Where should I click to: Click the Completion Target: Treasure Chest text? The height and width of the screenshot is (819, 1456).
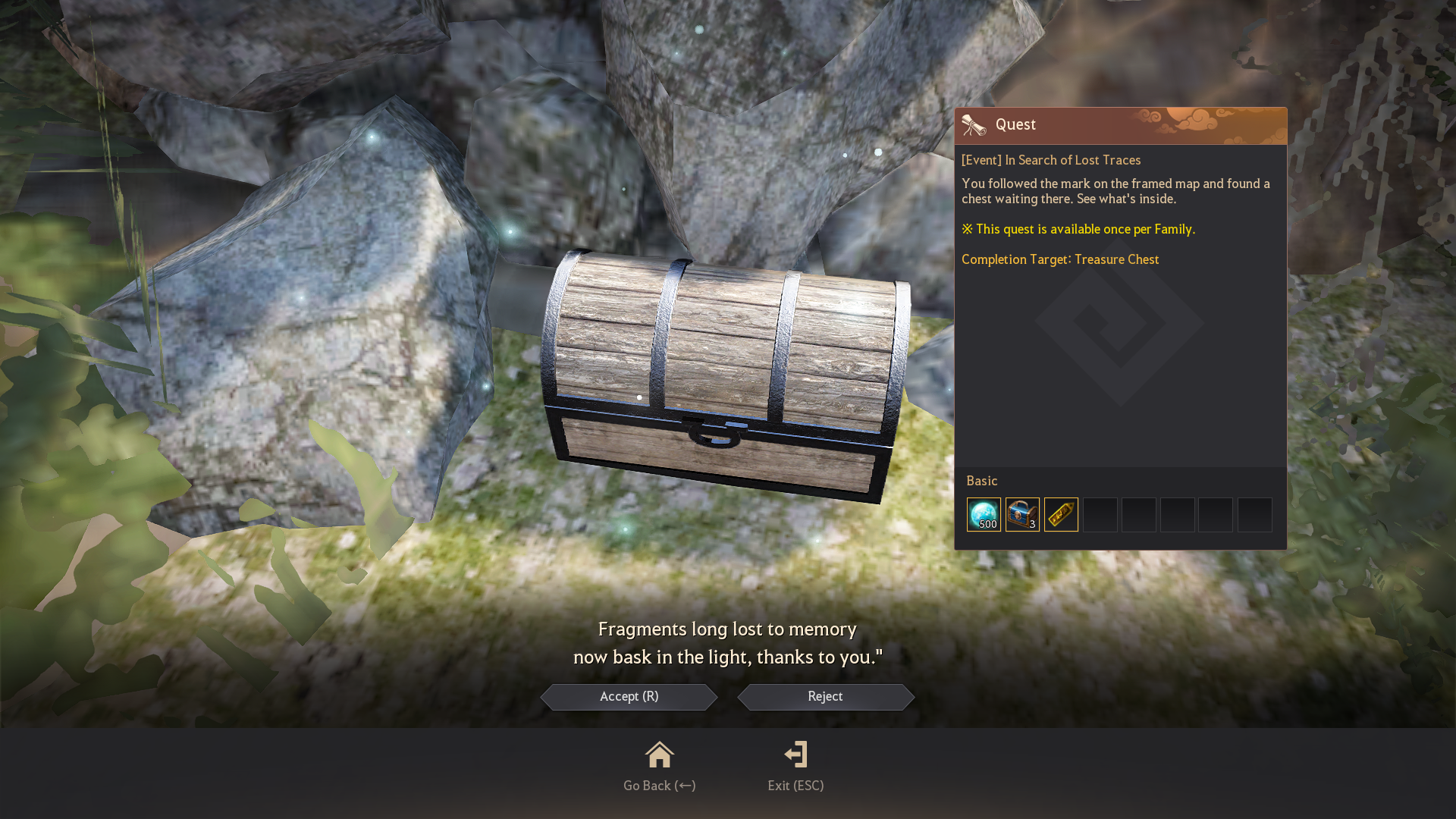[x=1060, y=259]
